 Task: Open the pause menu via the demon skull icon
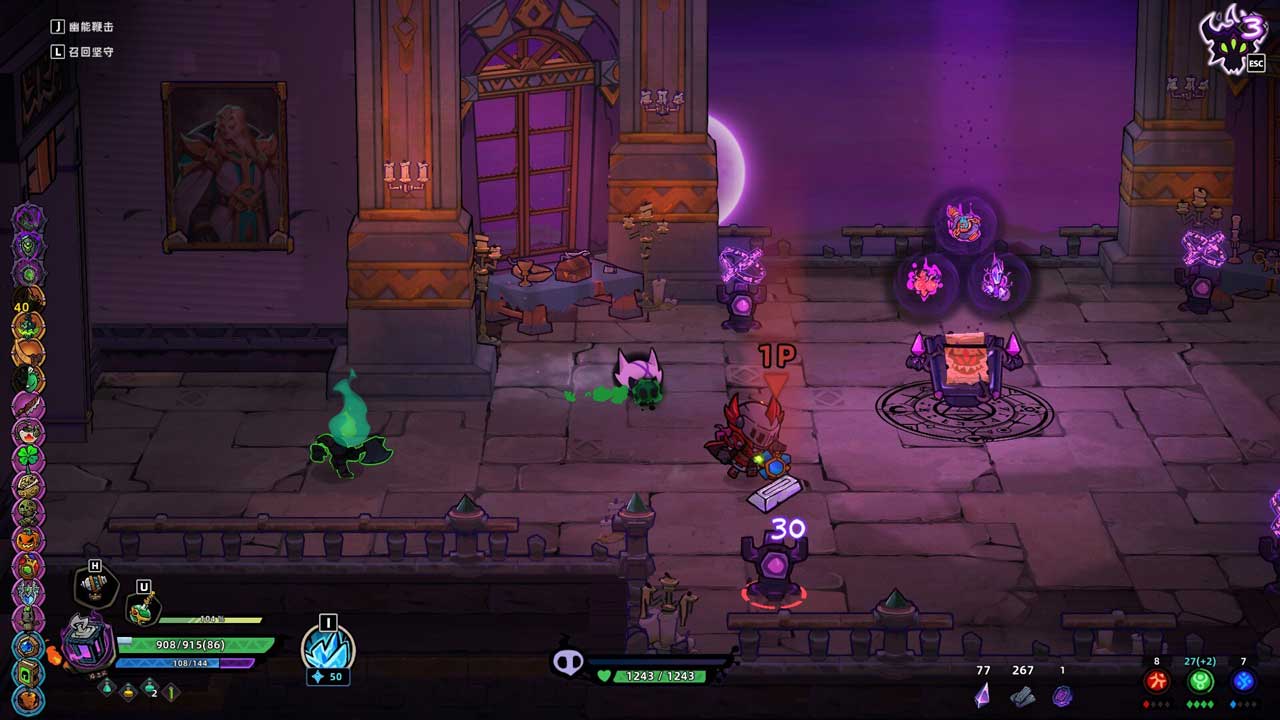click(x=1232, y=40)
